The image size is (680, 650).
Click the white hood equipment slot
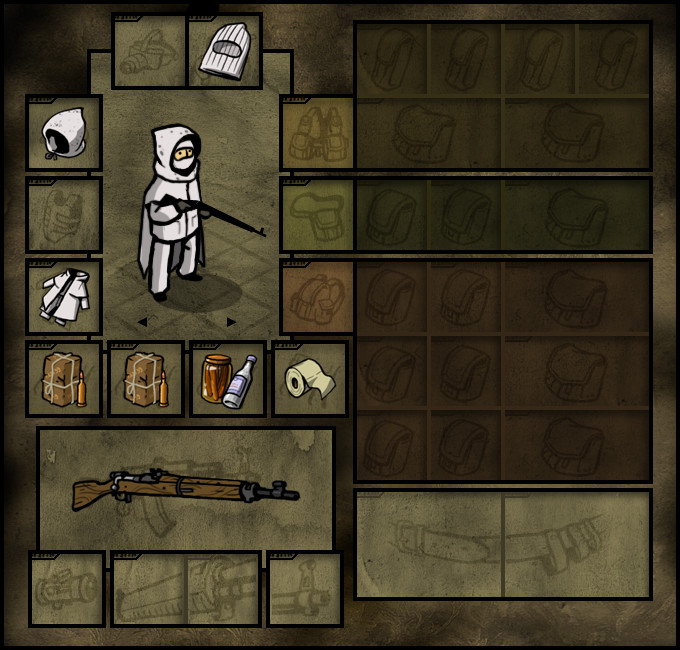[x=64, y=133]
